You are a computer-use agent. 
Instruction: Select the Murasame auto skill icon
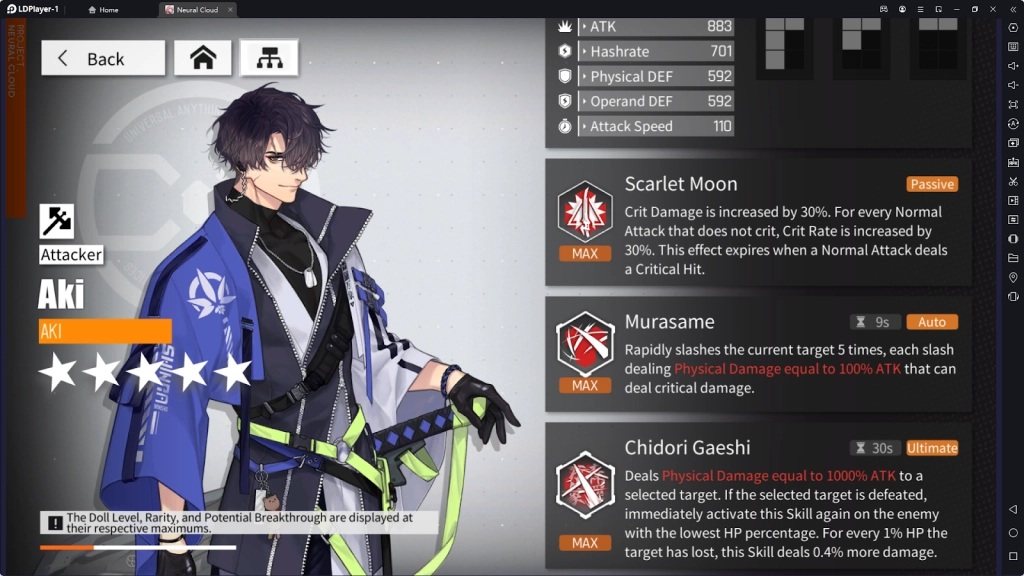pyautogui.click(x=585, y=344)
